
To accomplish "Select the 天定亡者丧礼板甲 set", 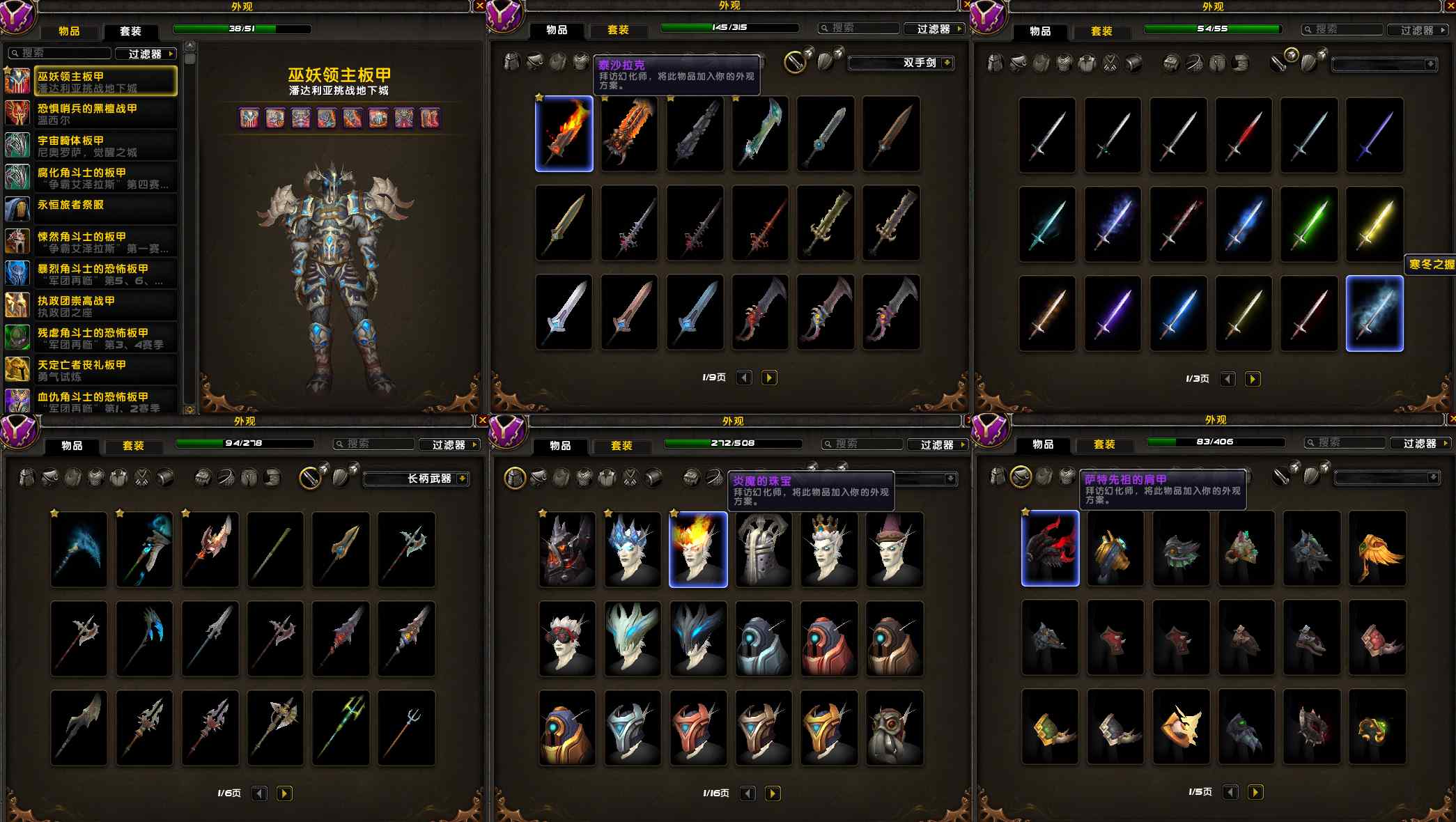I will 105,370.
